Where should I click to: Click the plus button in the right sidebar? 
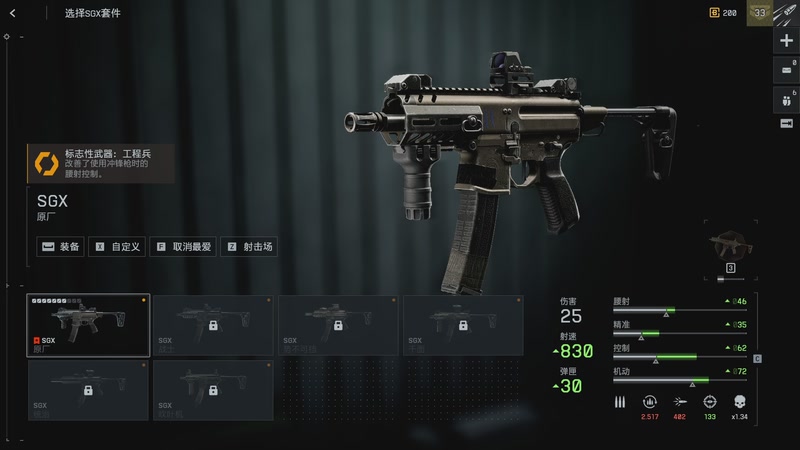tap(787, 41)
